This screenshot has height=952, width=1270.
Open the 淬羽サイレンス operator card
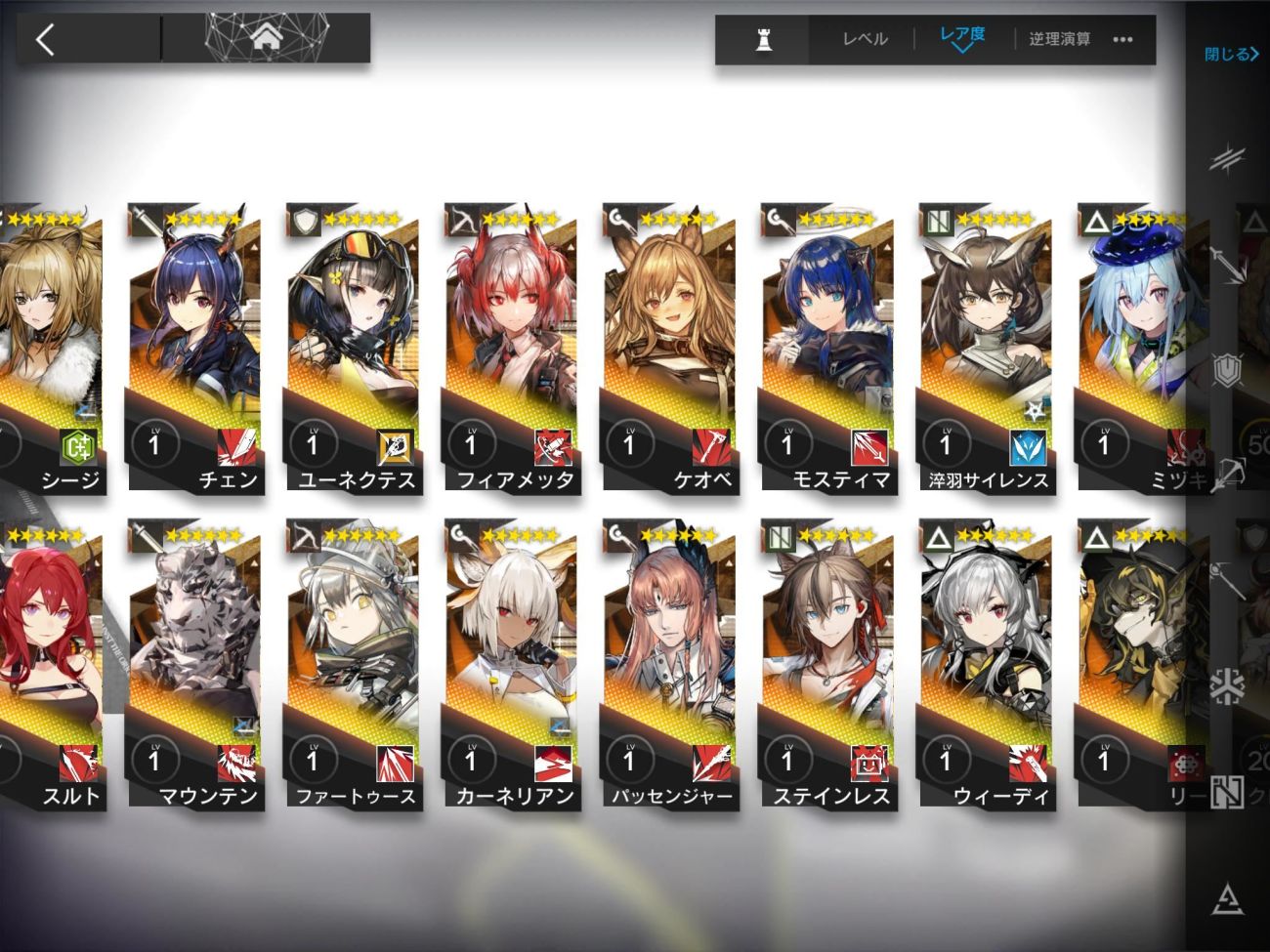pyautogui.click(x=985, y=347)
